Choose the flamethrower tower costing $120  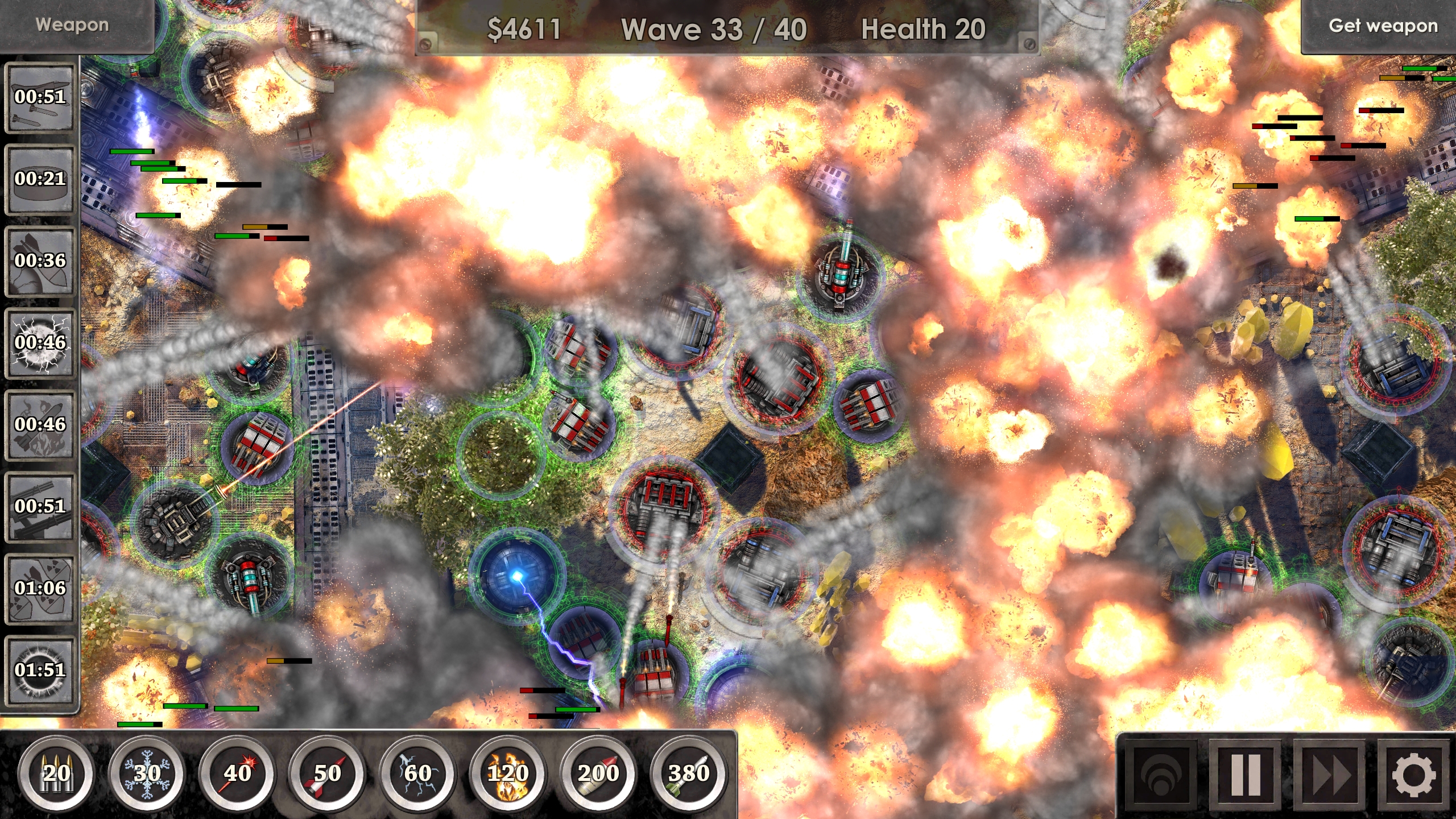pyautogui.click(x=510, y=774)
